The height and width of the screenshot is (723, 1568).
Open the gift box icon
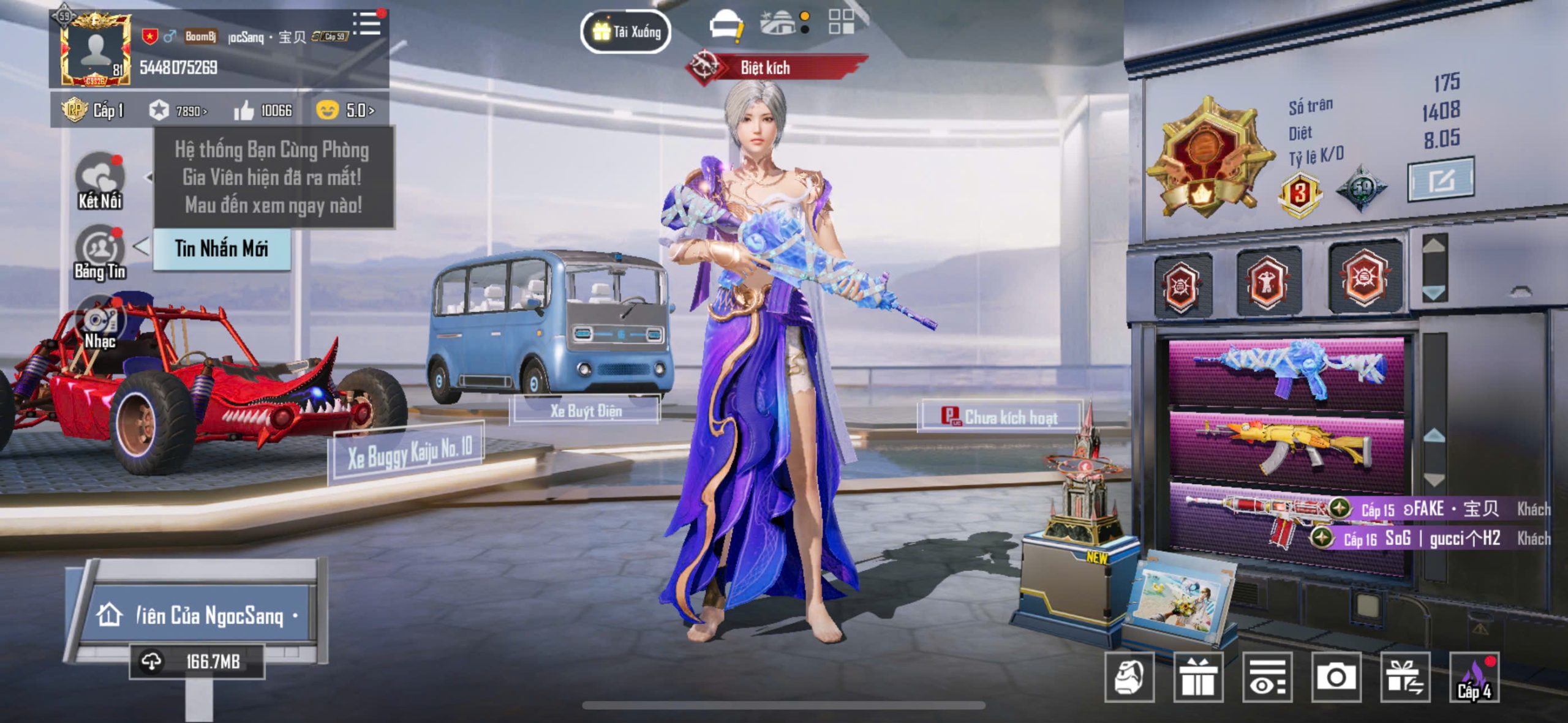tap(1198, 677)
